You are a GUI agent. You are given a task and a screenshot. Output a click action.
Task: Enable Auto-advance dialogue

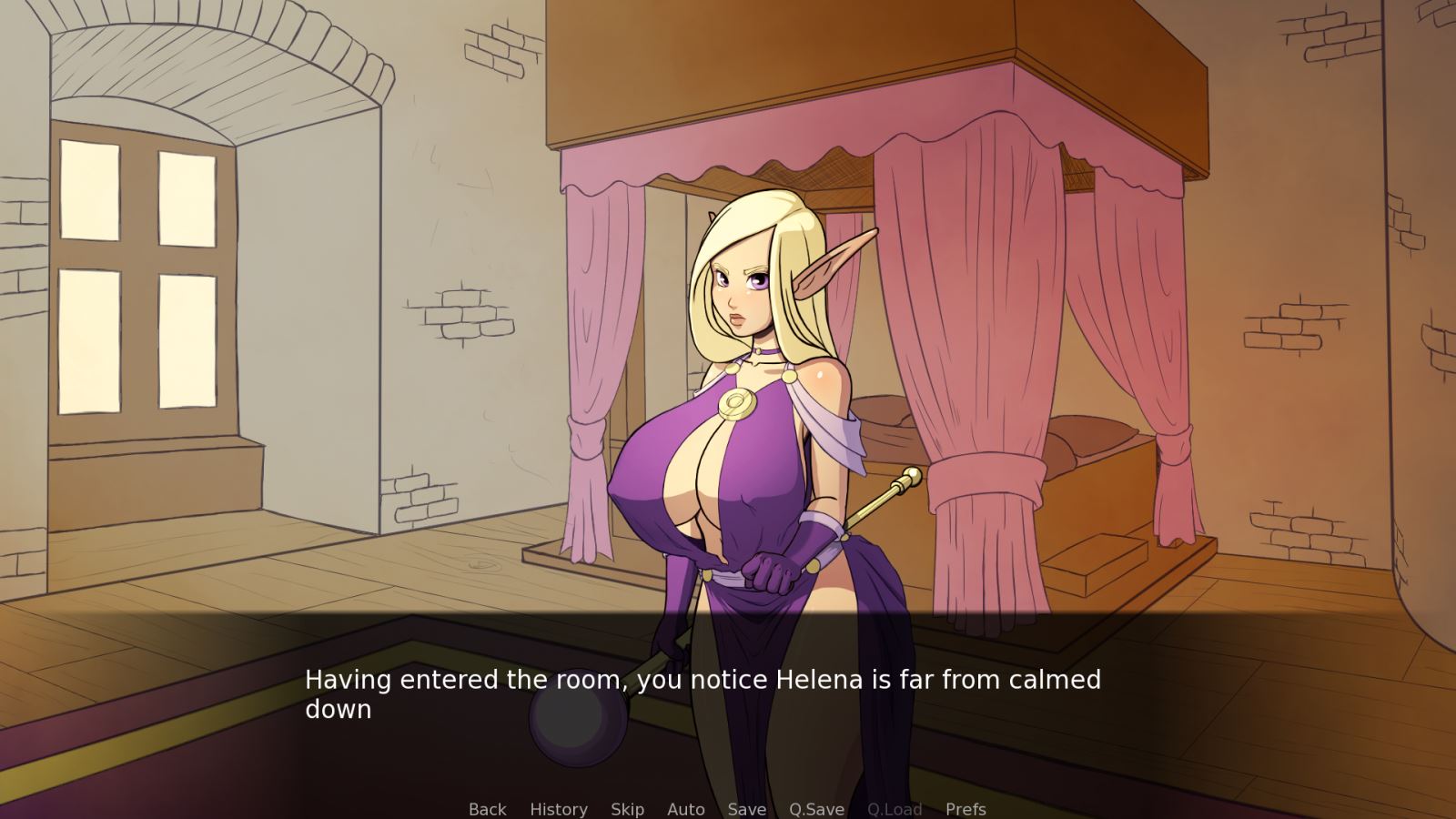pyautogui.click(x=685, y=809)
